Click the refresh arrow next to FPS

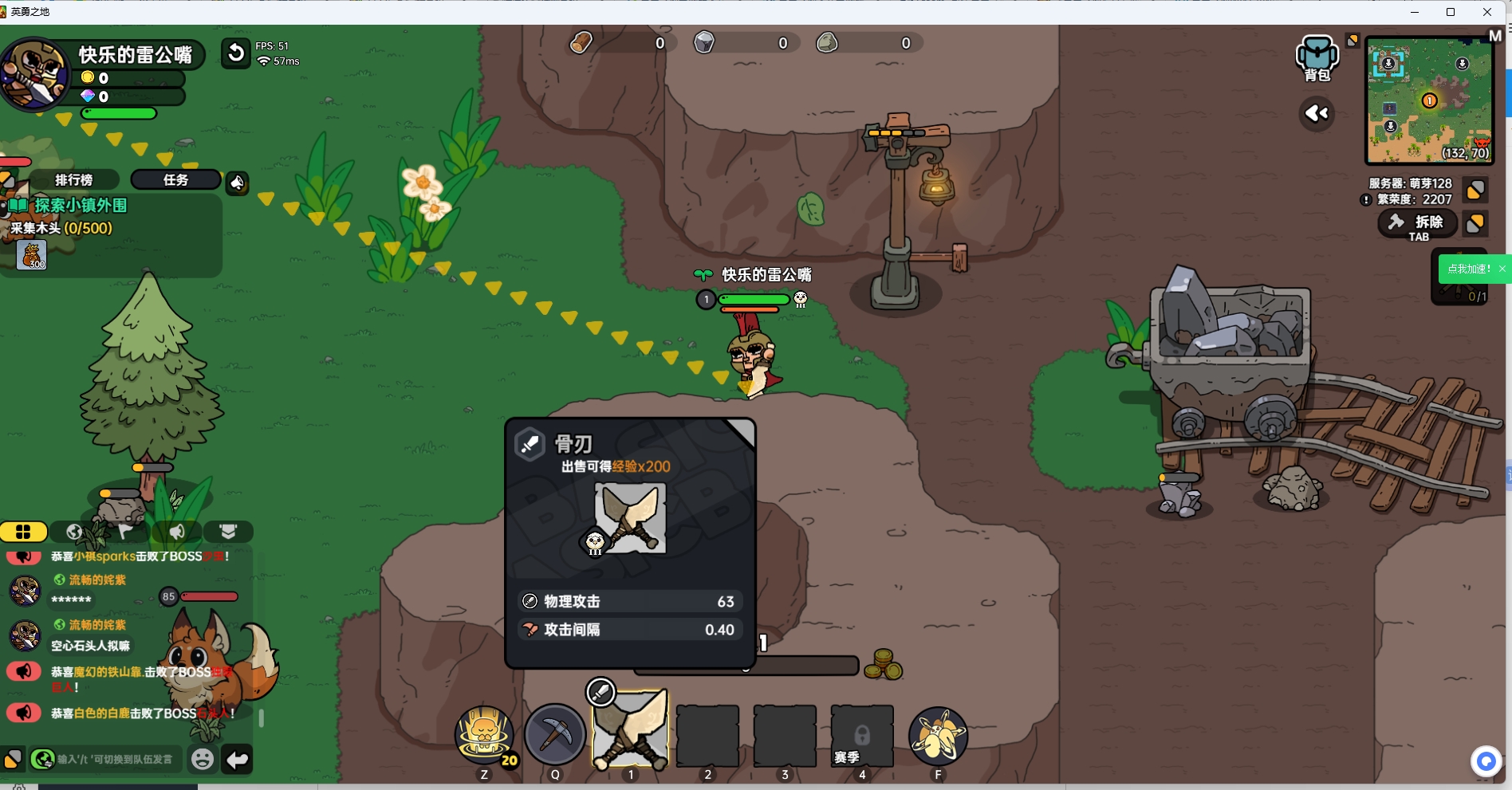[235, 53]
